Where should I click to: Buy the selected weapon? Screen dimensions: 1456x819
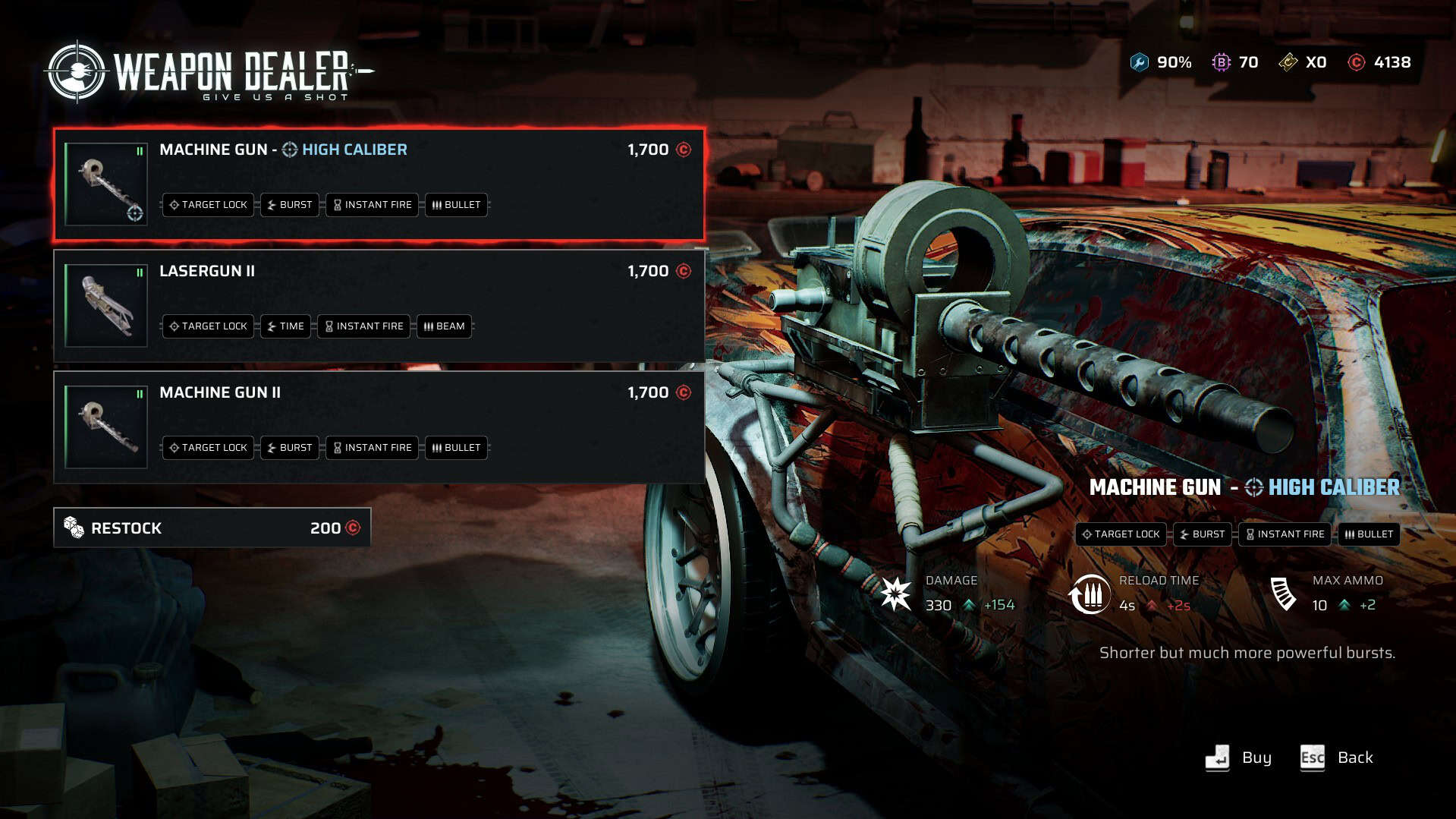(1238, 758)
